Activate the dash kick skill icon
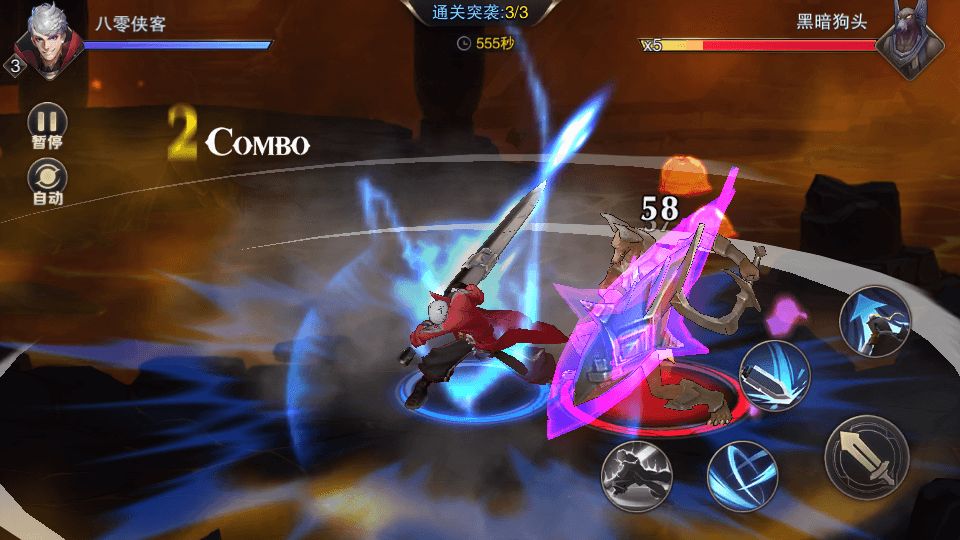The height and width of the screenshot is (540, 960). point(635,476)
